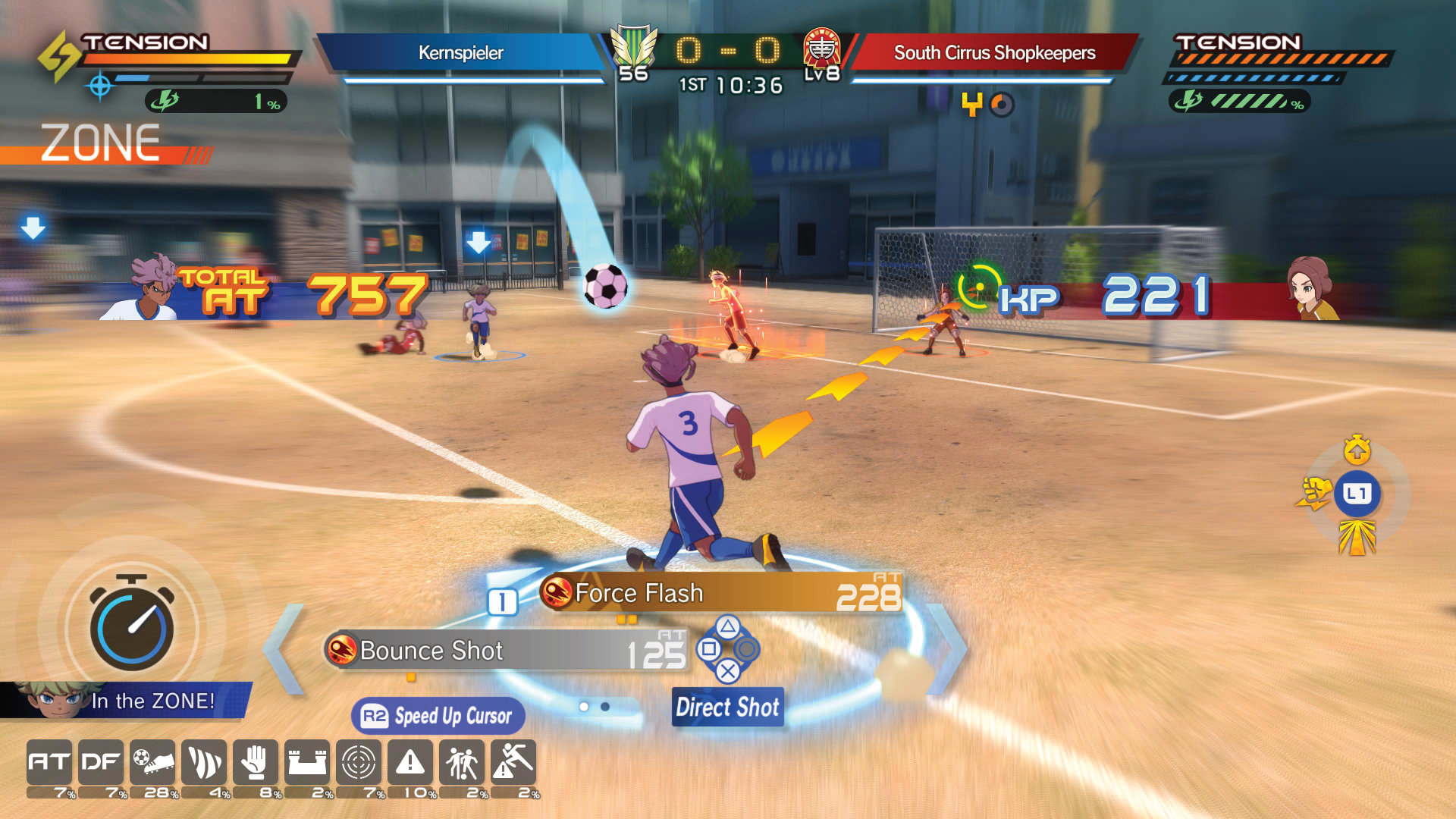Screen dimensions: 1456x819
Task: Click the Zone stopwatch gauge
Action: pos(132,626)
